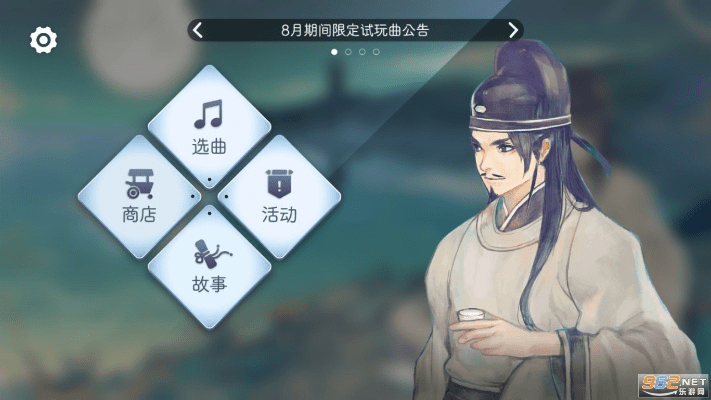Screen dimensions: 711x400
Task: Open the 选曲 song selection menu
Action: click(x=209, y=126)
